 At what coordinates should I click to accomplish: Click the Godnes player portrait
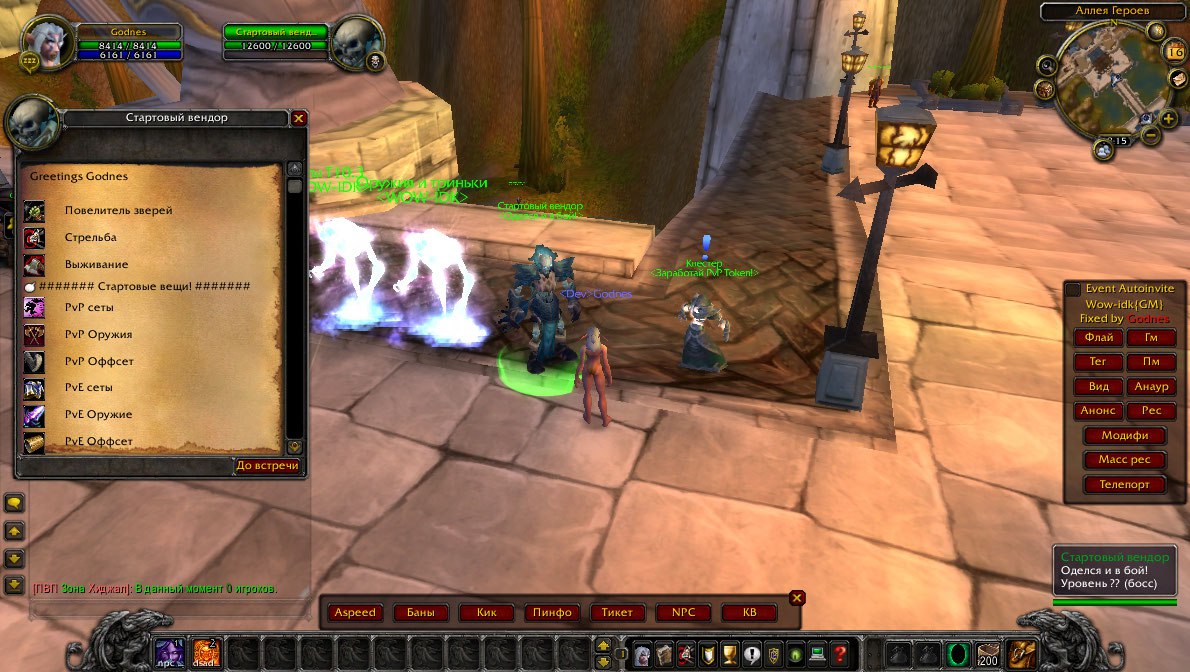click(47, 42)
